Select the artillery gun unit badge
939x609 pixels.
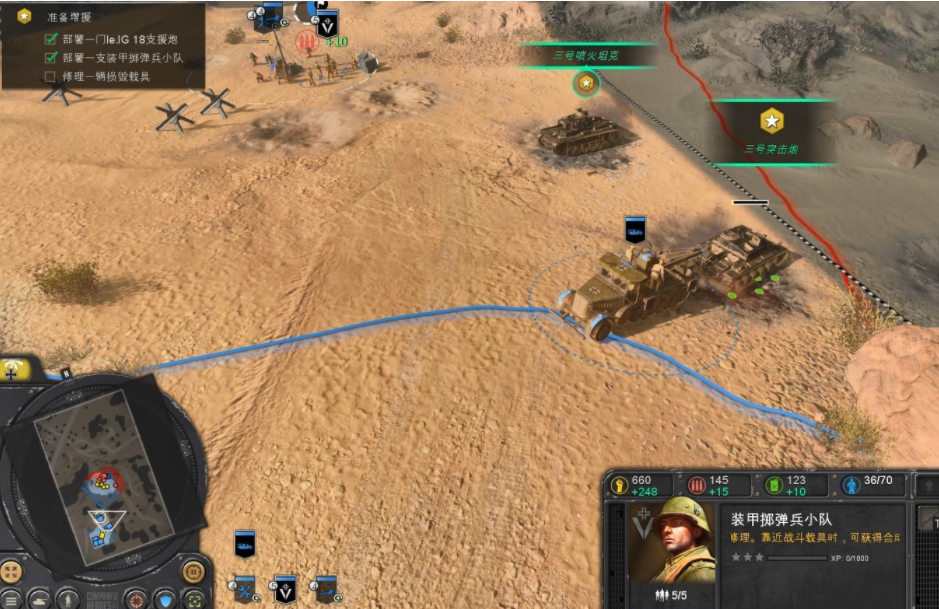324,589
